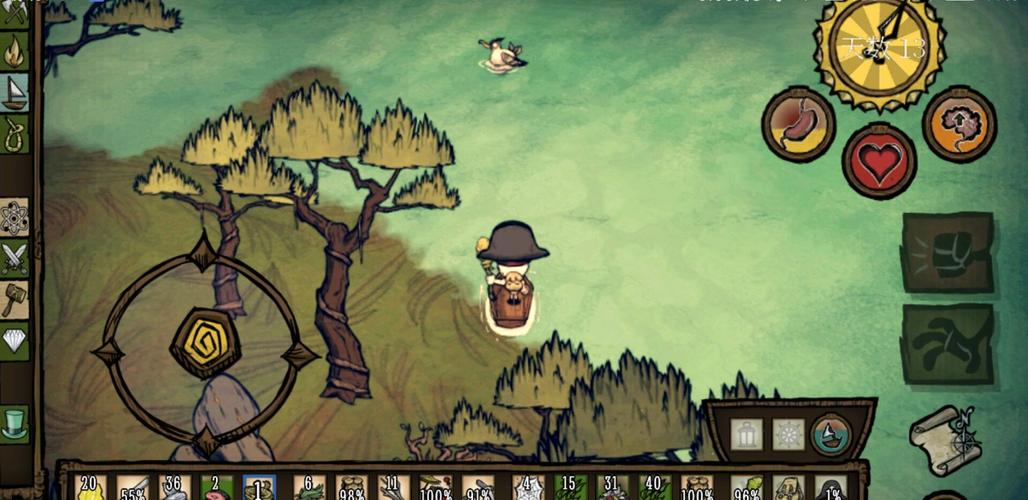Open the map scroll with compass
The width and height of the screenshot is (1028, 500).
(943, 438)
